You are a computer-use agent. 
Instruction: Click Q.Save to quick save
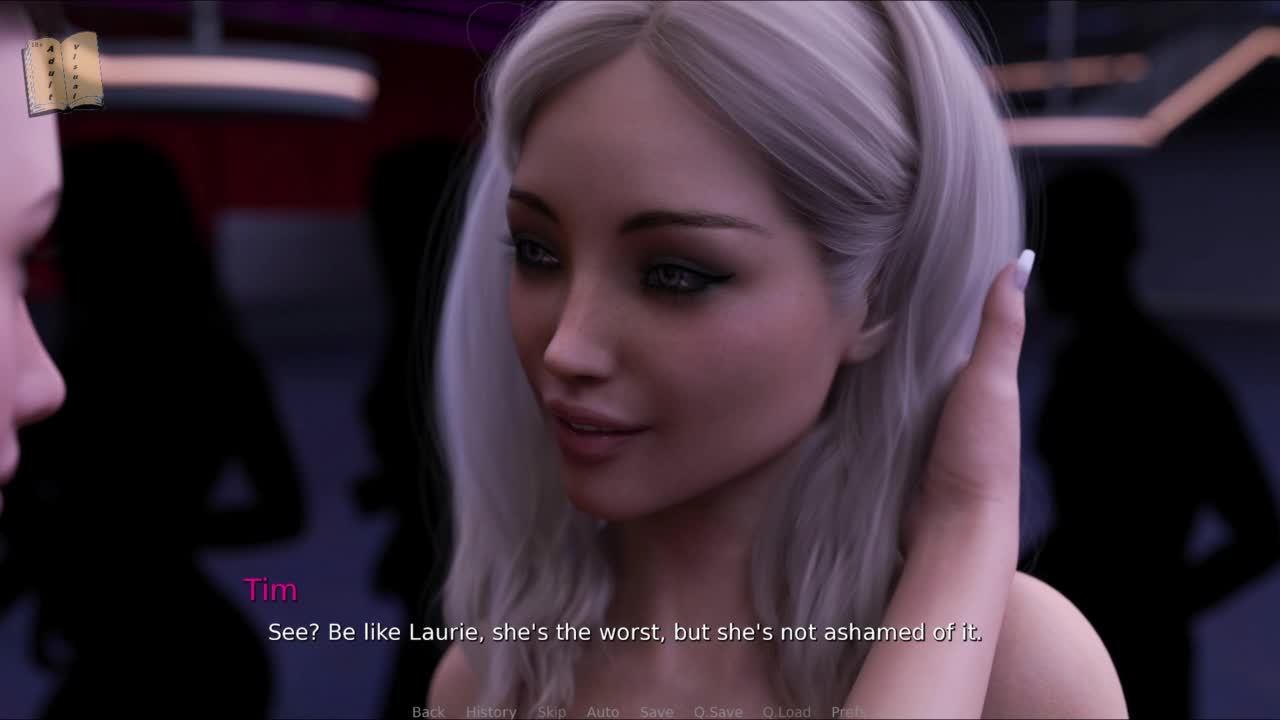pyautogui.click(x=718, y=712)
